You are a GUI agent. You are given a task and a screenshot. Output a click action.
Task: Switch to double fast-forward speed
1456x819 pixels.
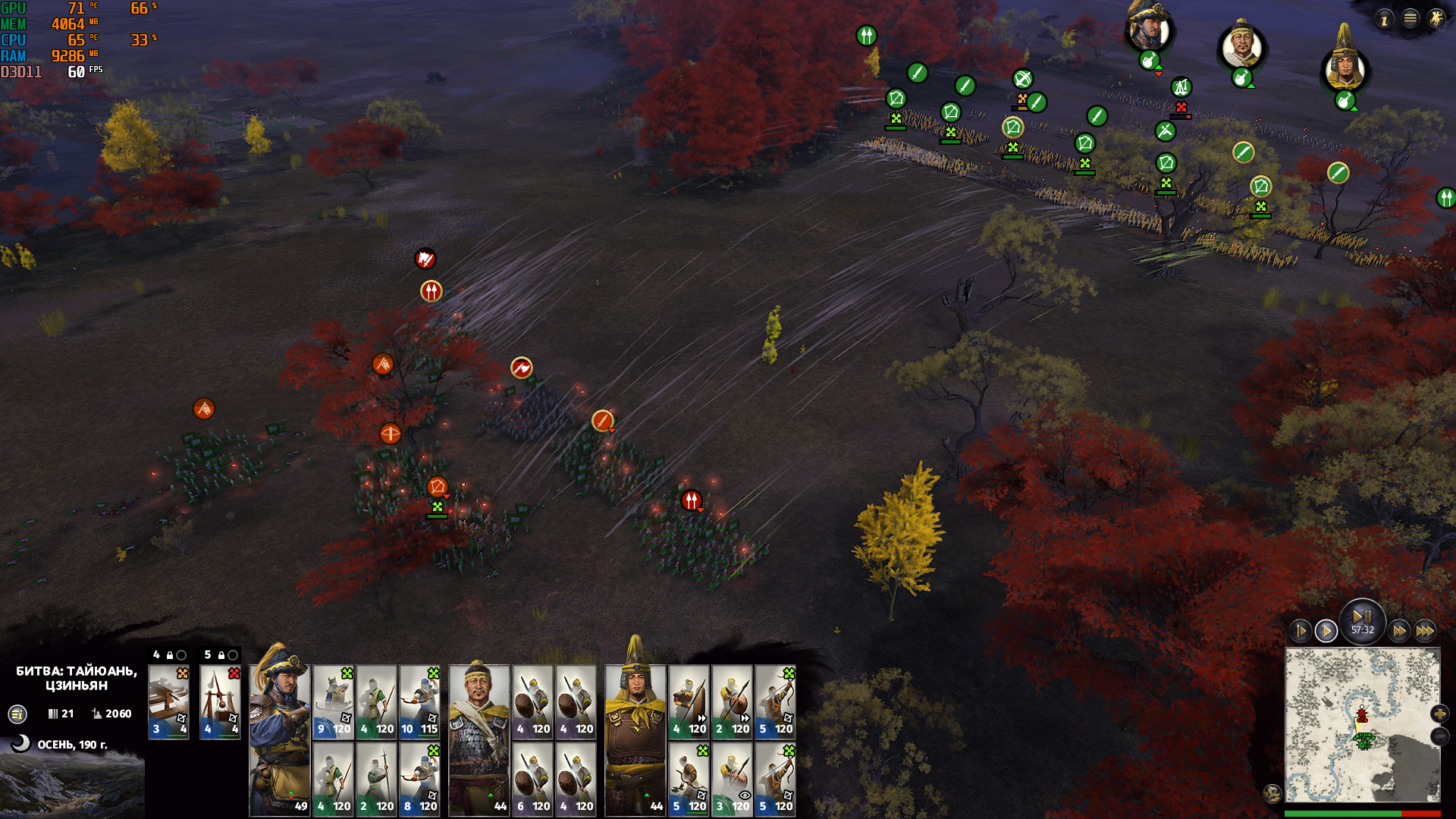pyautogui.click(x=1399, y=631)
